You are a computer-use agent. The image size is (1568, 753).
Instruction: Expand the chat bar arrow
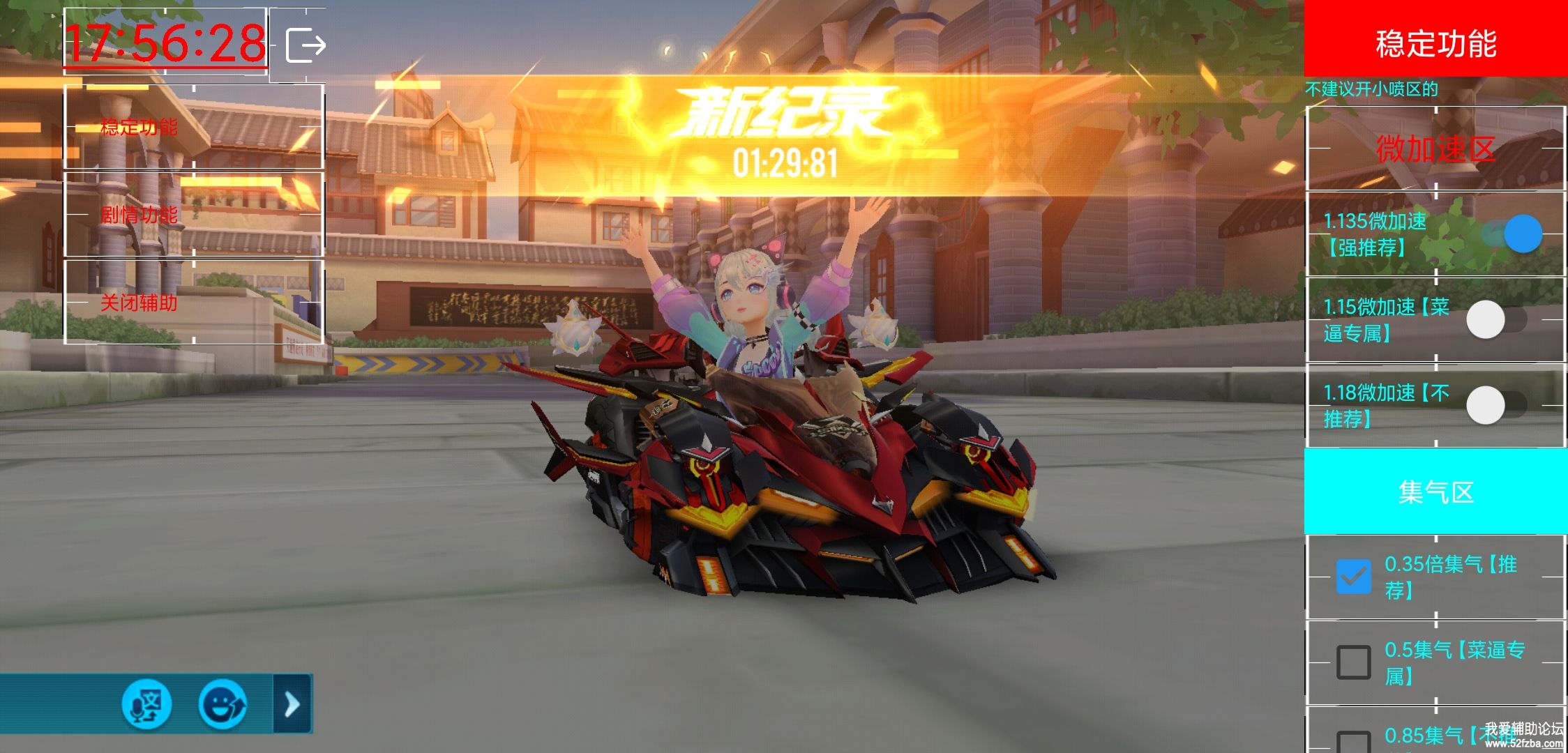pos(292,704)
